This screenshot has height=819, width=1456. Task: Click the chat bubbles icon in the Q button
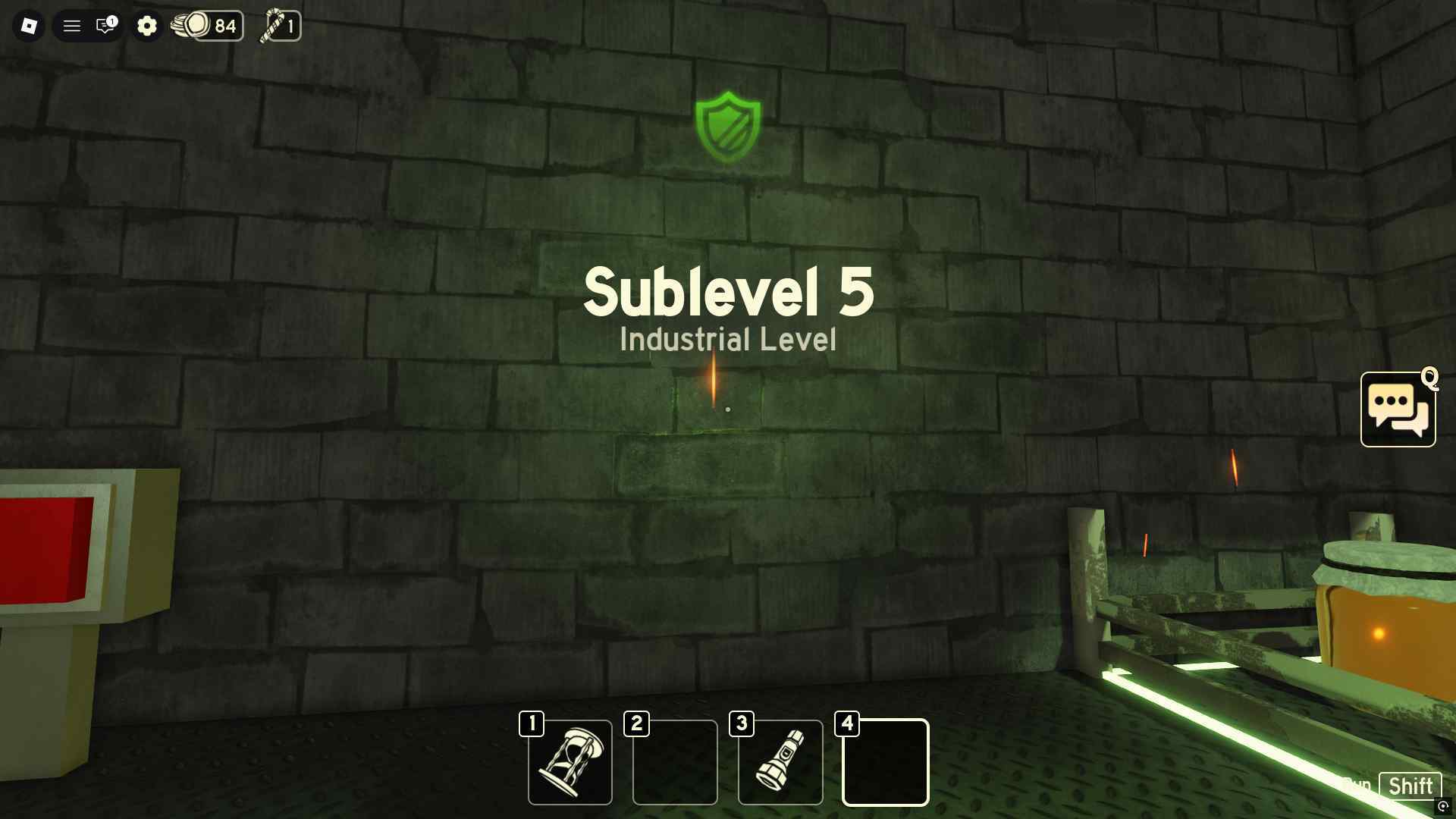click(1398, 409)
